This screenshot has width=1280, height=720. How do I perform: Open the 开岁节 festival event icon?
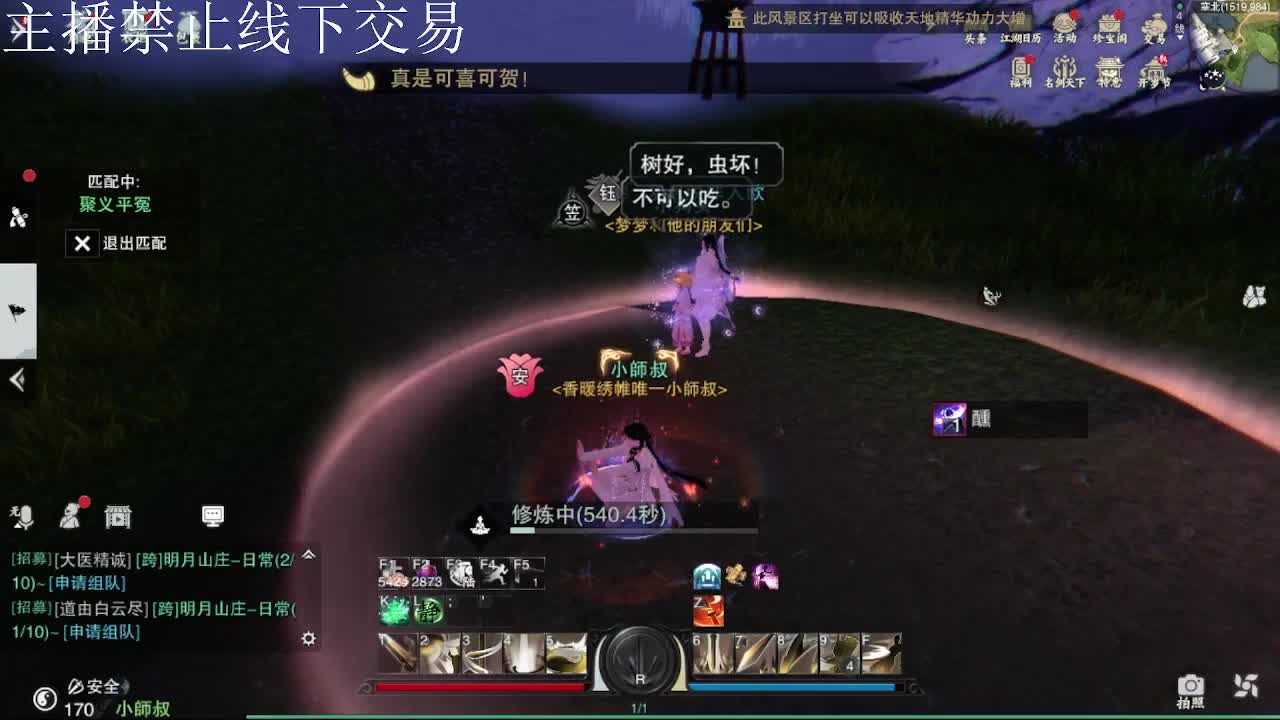(x=1153, y=66)
